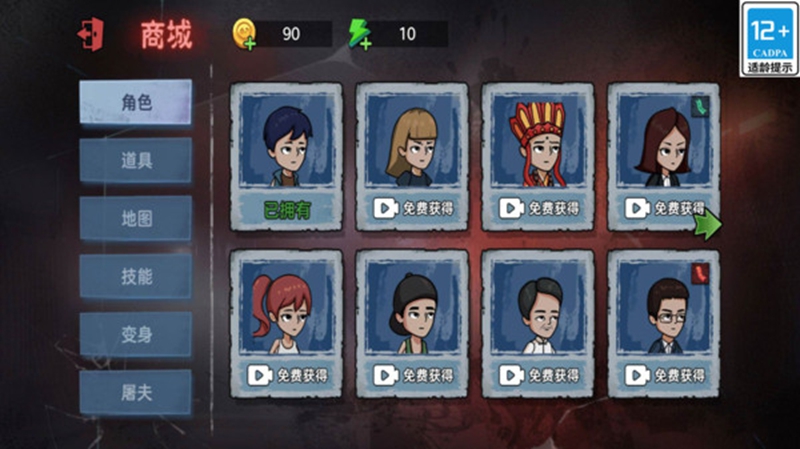The height and width of the screenshot is (449, 800).
Task: Open the 屠夫 category tab
Action: click(x=136, y=392)
